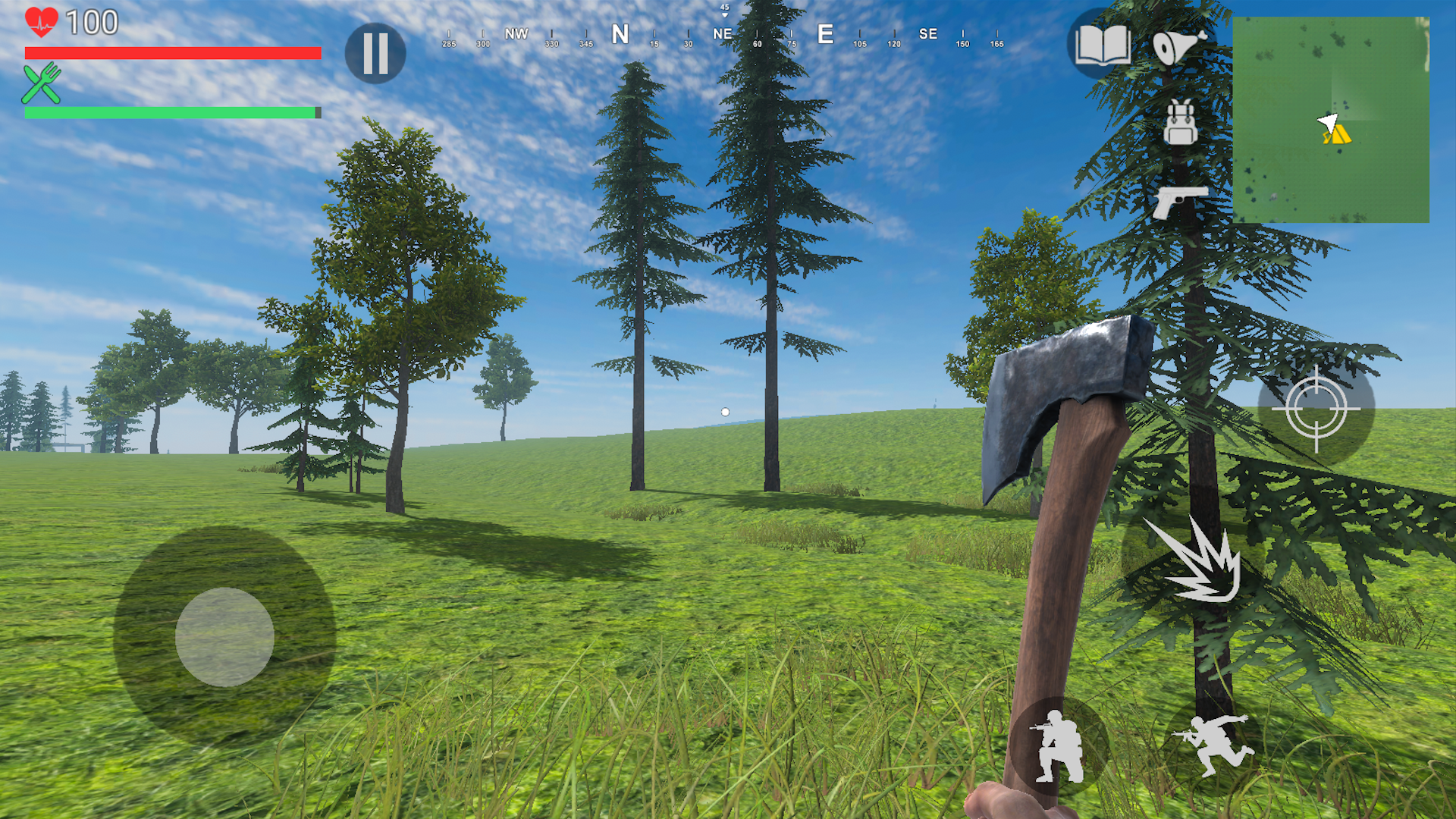
Task: Equip the pistol weapon
Action: point(1181,202)
